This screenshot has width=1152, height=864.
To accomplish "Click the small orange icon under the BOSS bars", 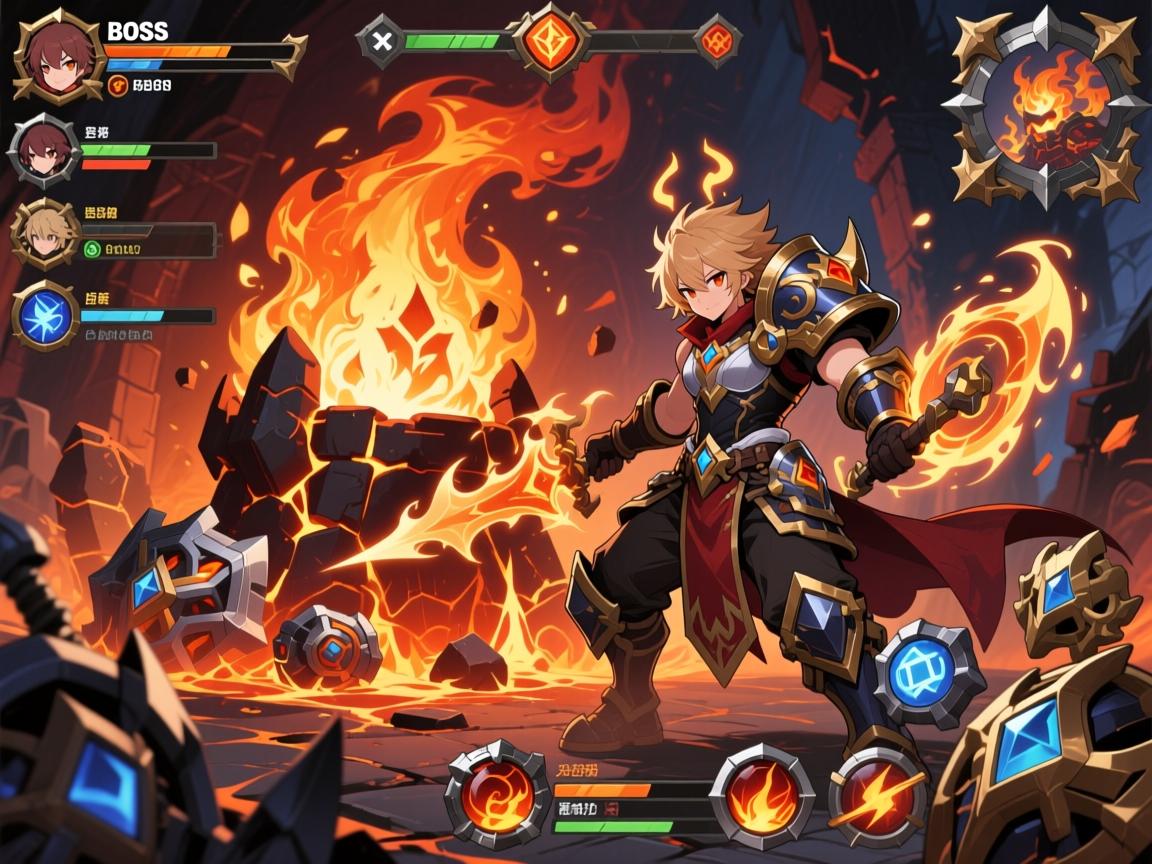I will 119,87.
